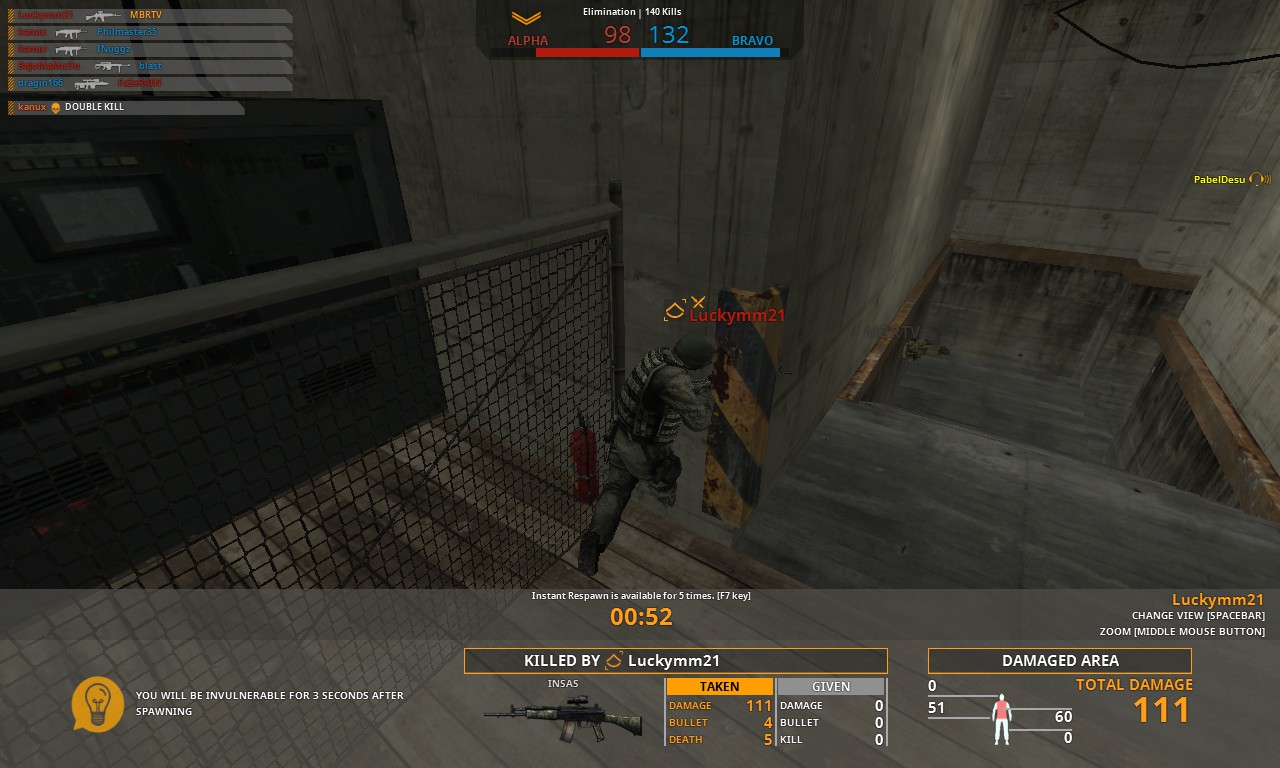
Task: Select the ALPHA team label
Action: (527, 41)
